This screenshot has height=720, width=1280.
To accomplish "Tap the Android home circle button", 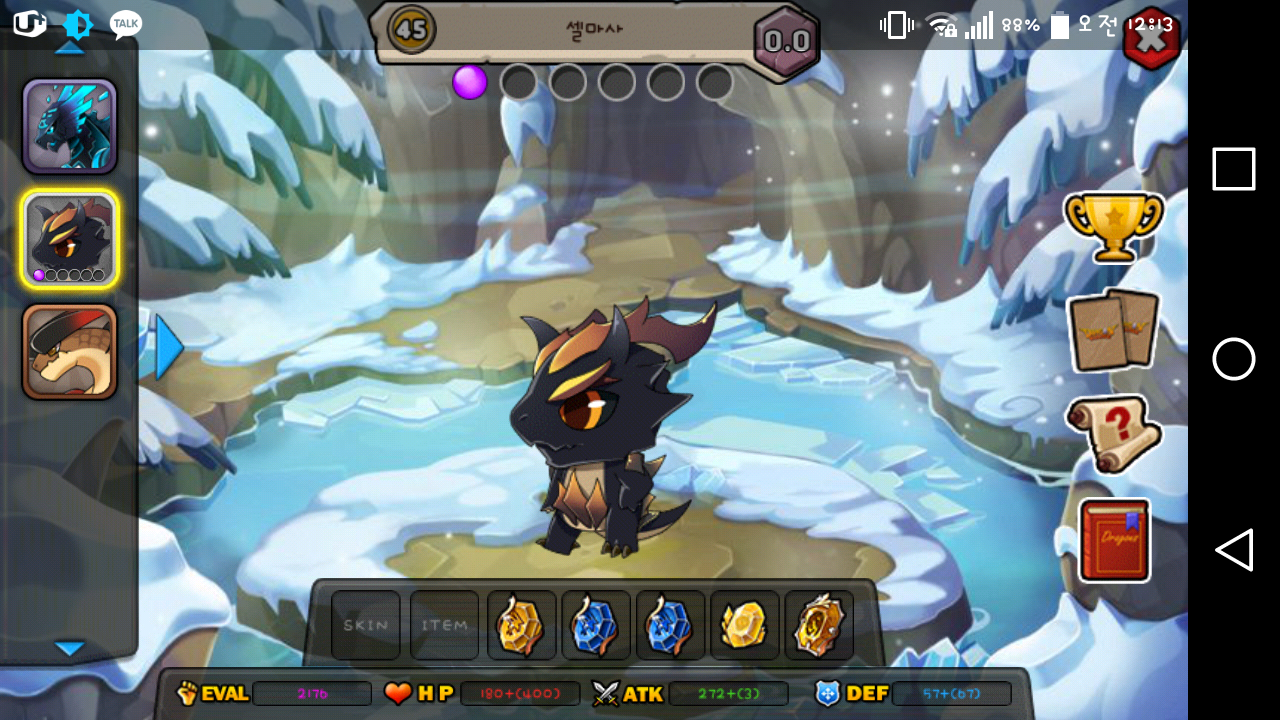I will 1234,359.
